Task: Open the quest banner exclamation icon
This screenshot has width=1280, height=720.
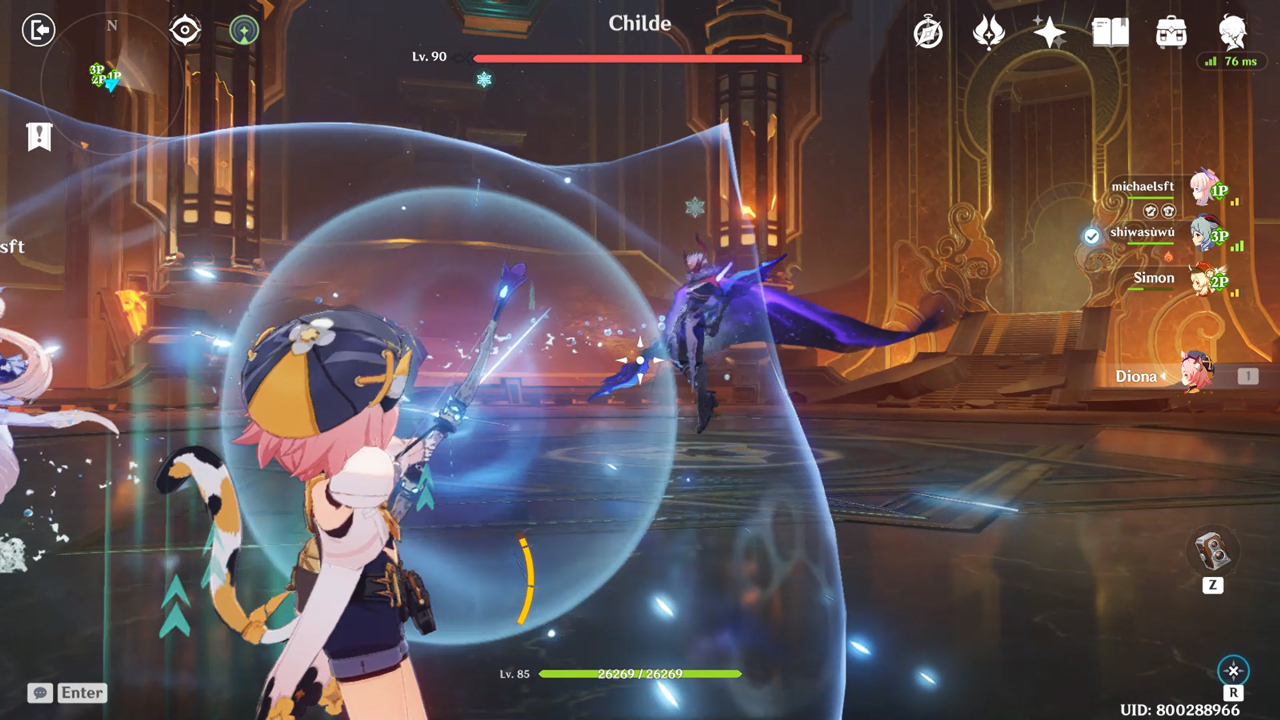Action: (39, 136)
